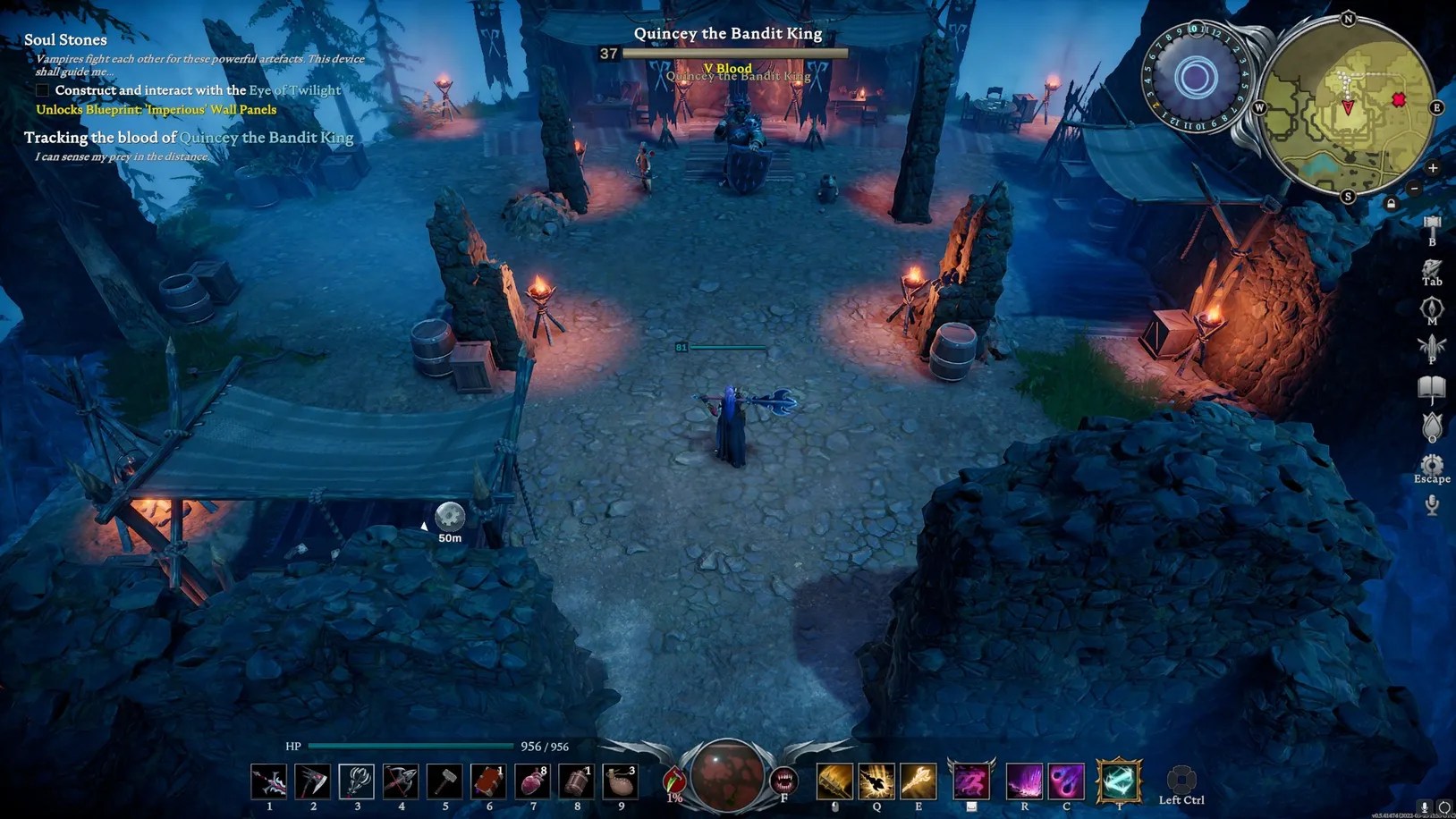This screenshot has height=819, width=1456.
Task: Select the spear weapon in slot 1
Action: pos(269,781)
